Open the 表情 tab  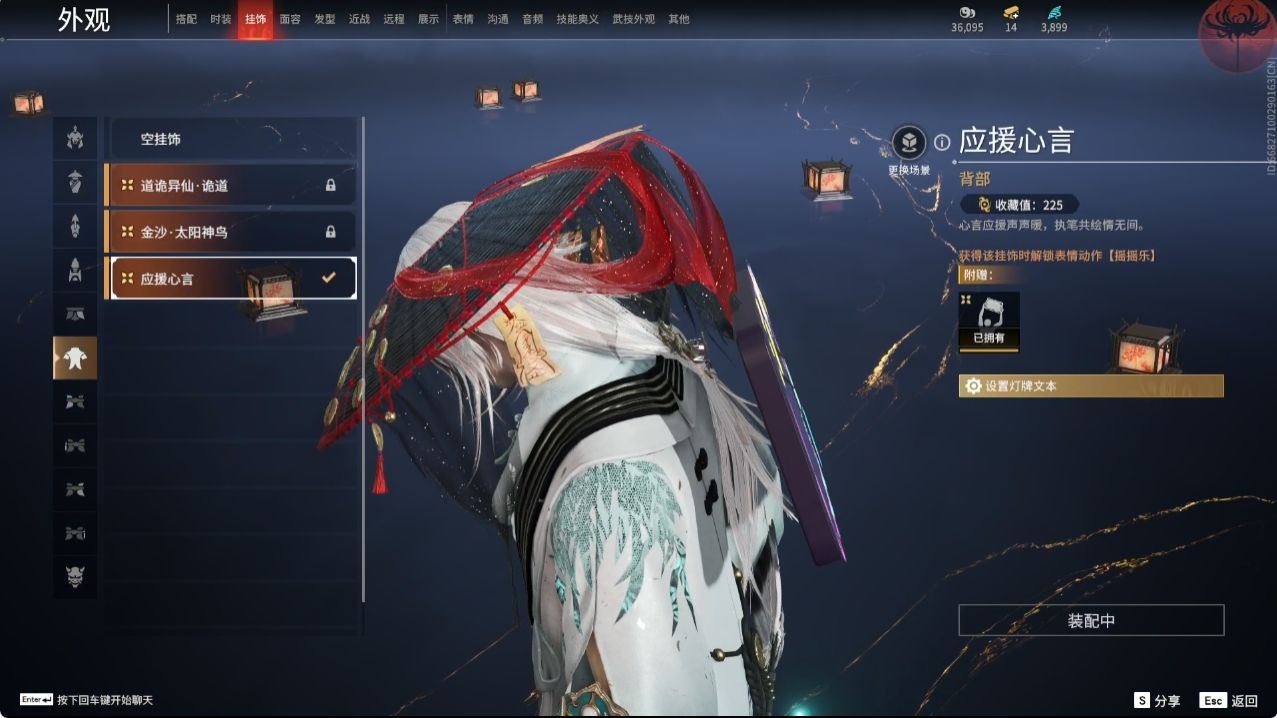click(x=463, y=19)
